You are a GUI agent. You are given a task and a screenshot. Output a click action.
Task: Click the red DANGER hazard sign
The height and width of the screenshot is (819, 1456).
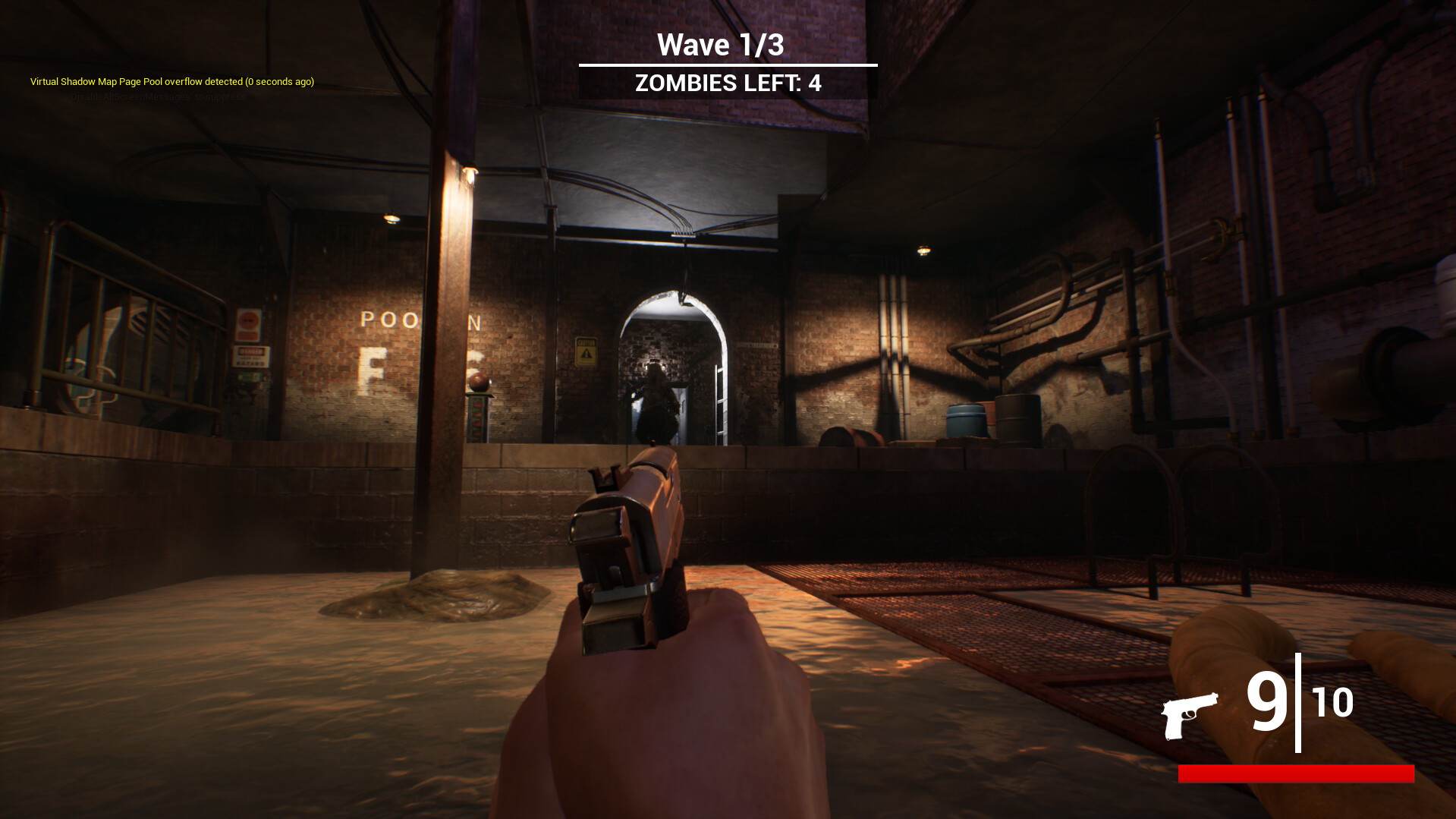250,355
